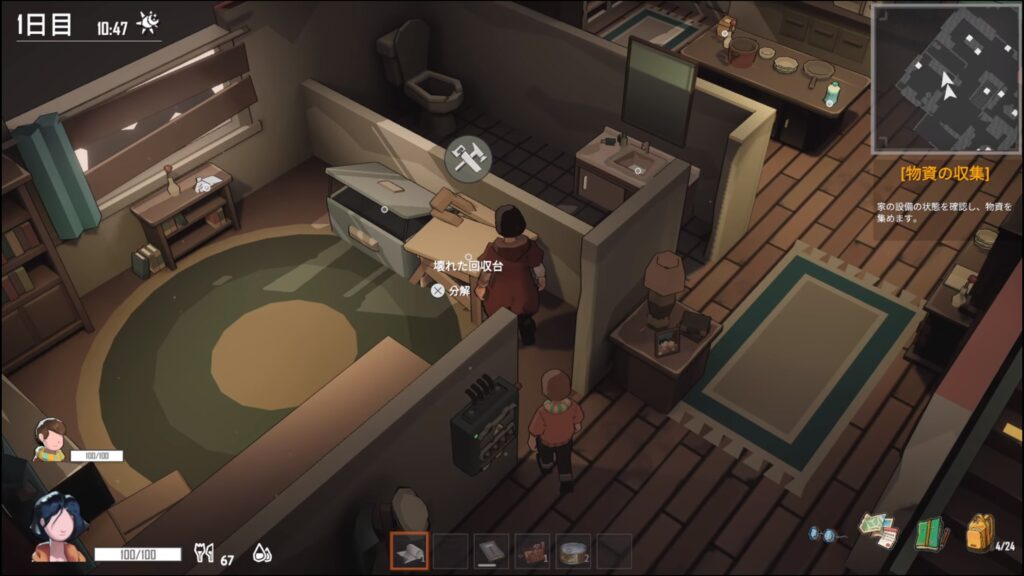This screenshot has height=576, width=1024.
Task: Open the yellow backpack inventory
Action: point(979,532)
